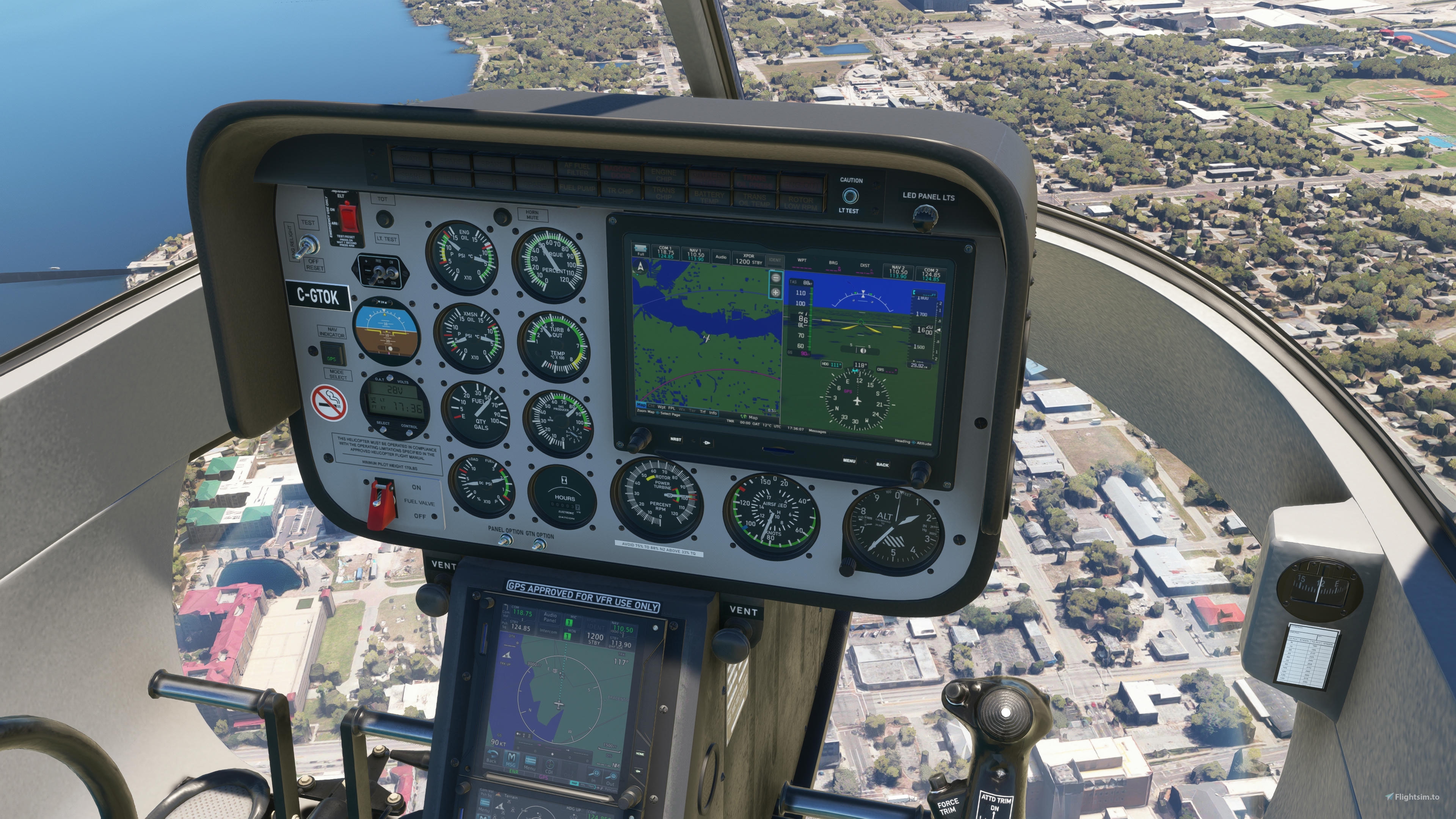Zoom out the moving map with the minus button
The height and width of the screenshot is (819, 1456).
775,278
